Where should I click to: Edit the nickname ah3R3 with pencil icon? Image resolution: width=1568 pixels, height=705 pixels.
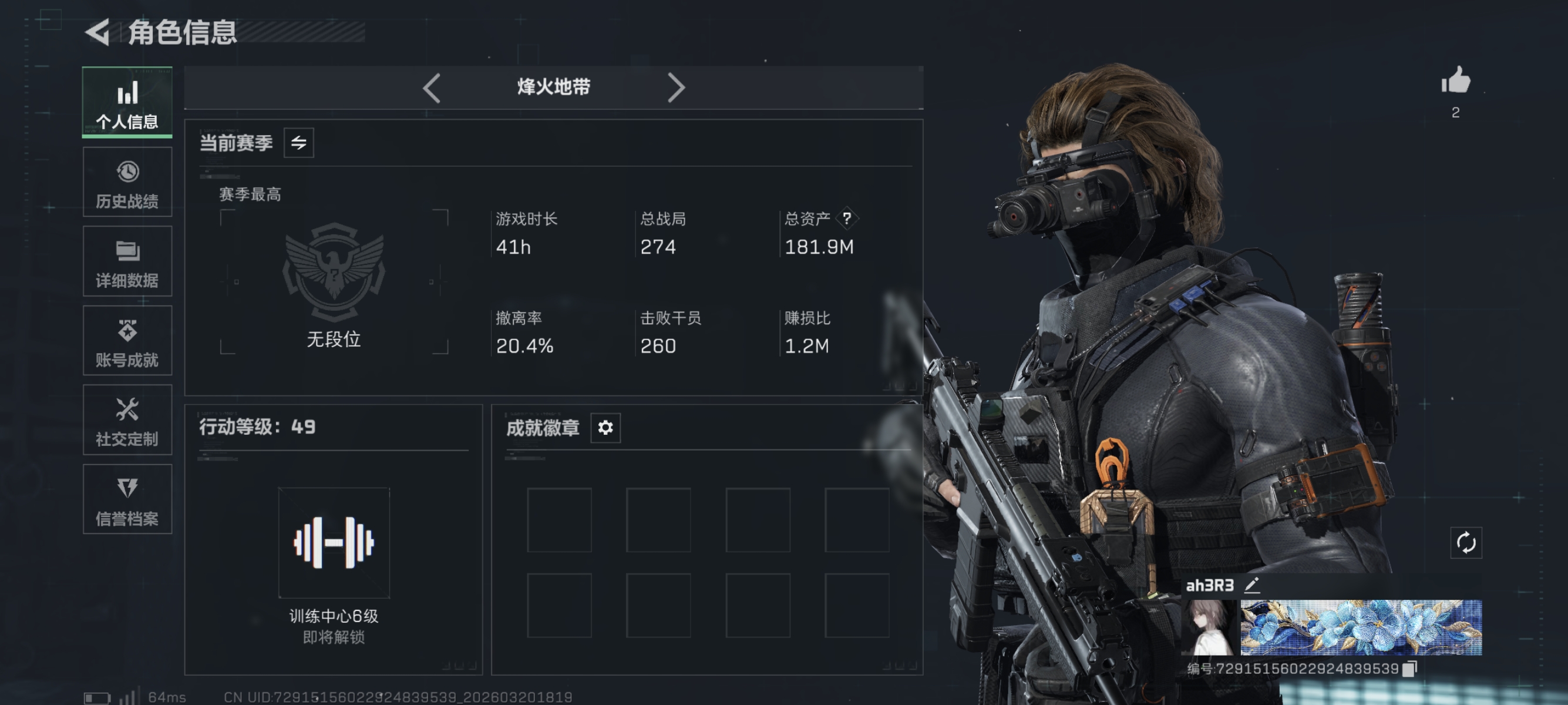click(x=1252, y=585)
